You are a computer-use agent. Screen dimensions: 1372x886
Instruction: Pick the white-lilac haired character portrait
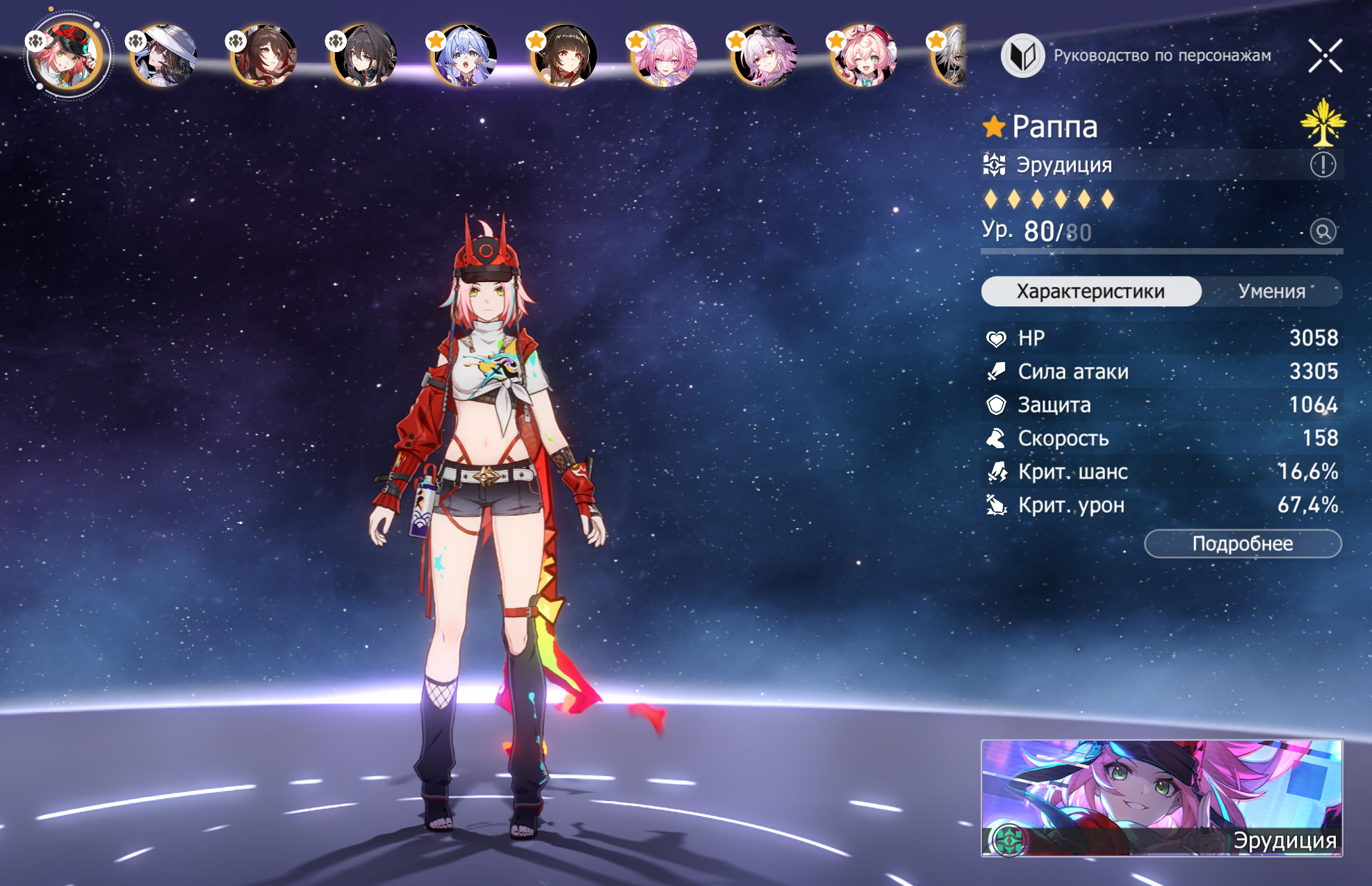tap(765, 56)
